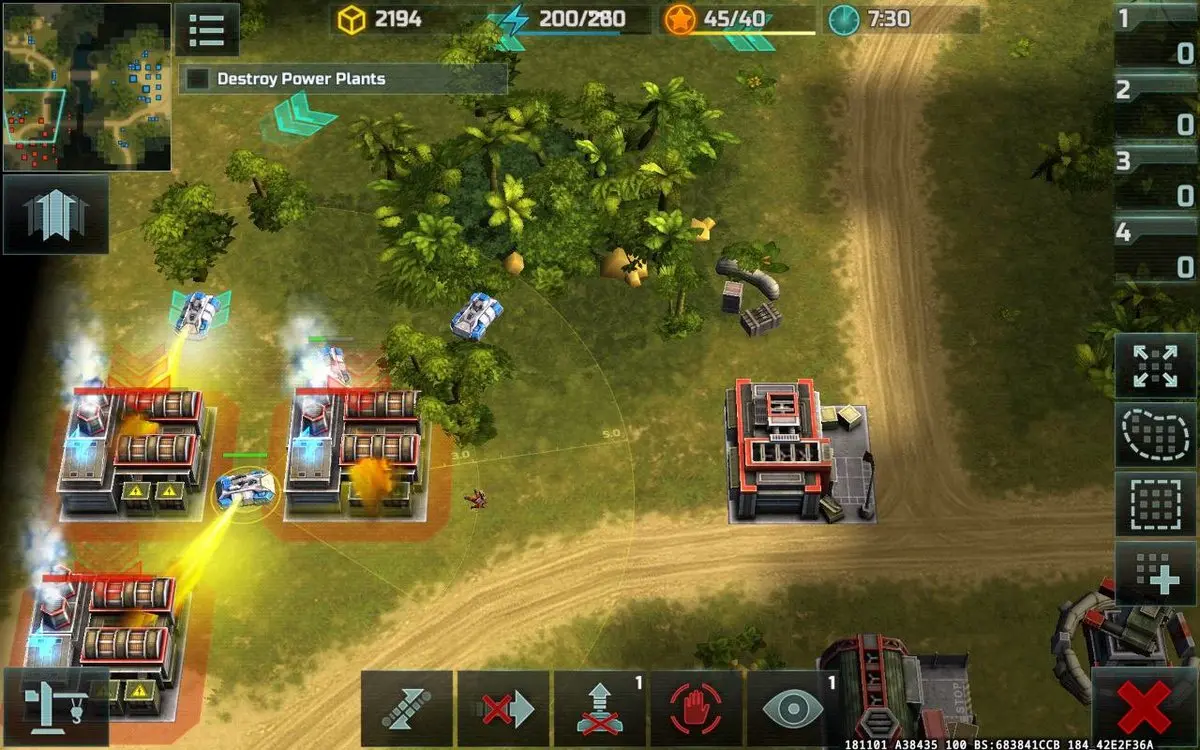Open the list menu button
This screenshot has width=1200, height=750.
click(x=207, y=30)
